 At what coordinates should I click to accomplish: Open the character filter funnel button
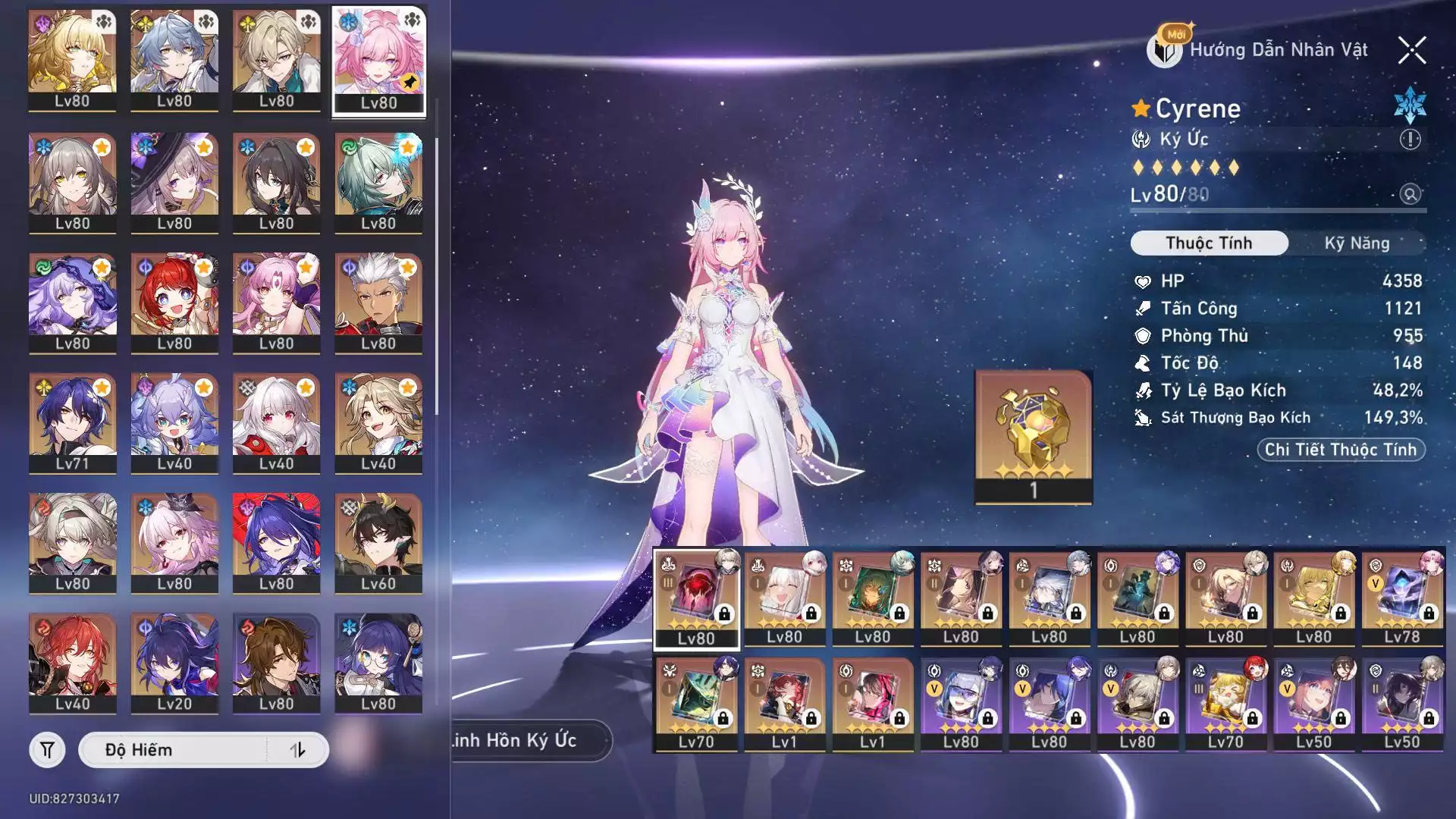47,750
